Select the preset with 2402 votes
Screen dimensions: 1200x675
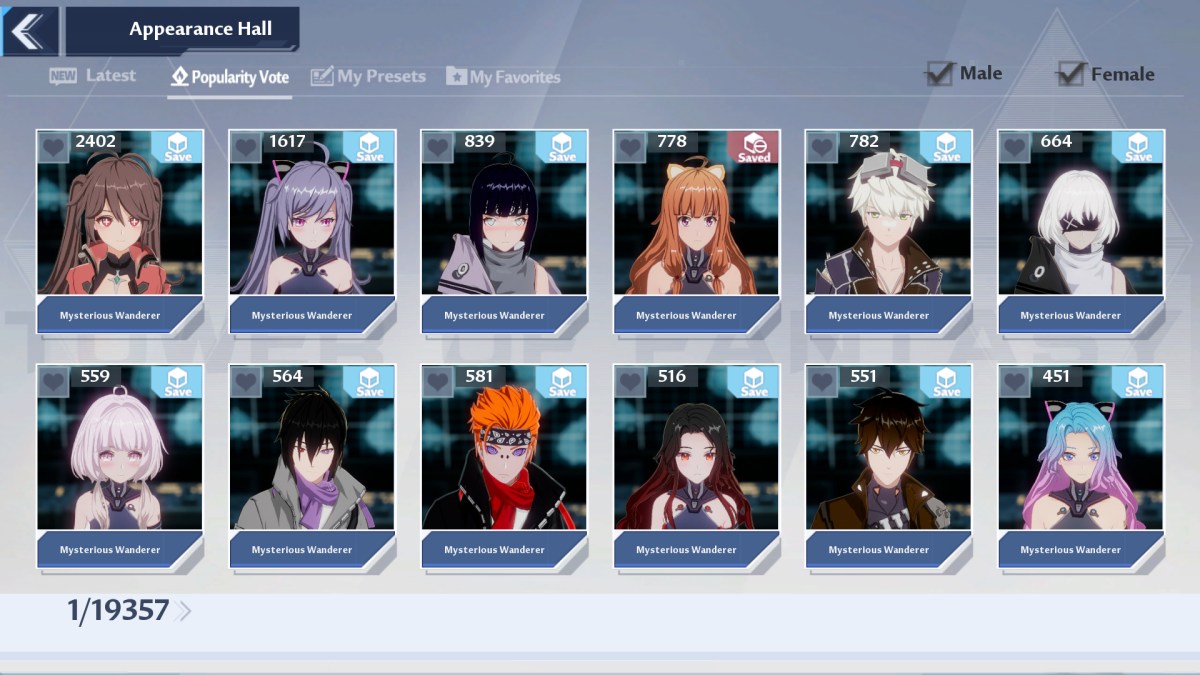119,220
